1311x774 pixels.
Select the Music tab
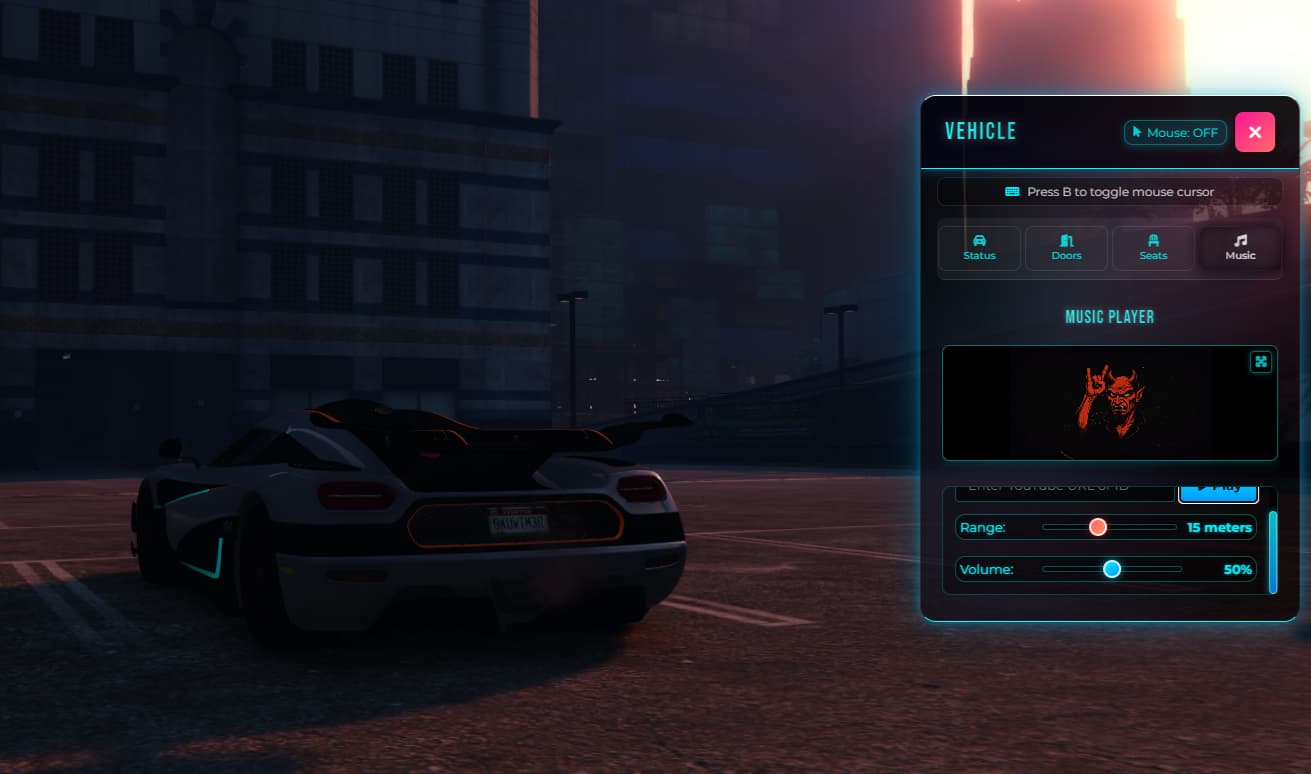pos(1240,247)
